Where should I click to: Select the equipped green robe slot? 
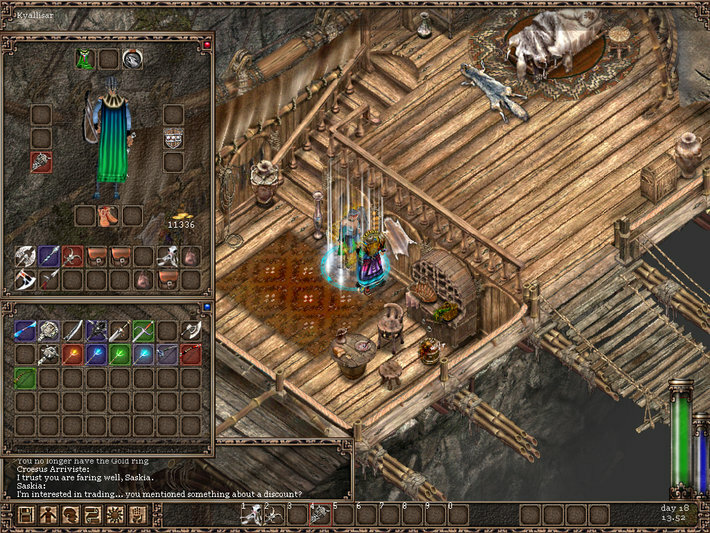pyautogui.click(x=85, y=60)
